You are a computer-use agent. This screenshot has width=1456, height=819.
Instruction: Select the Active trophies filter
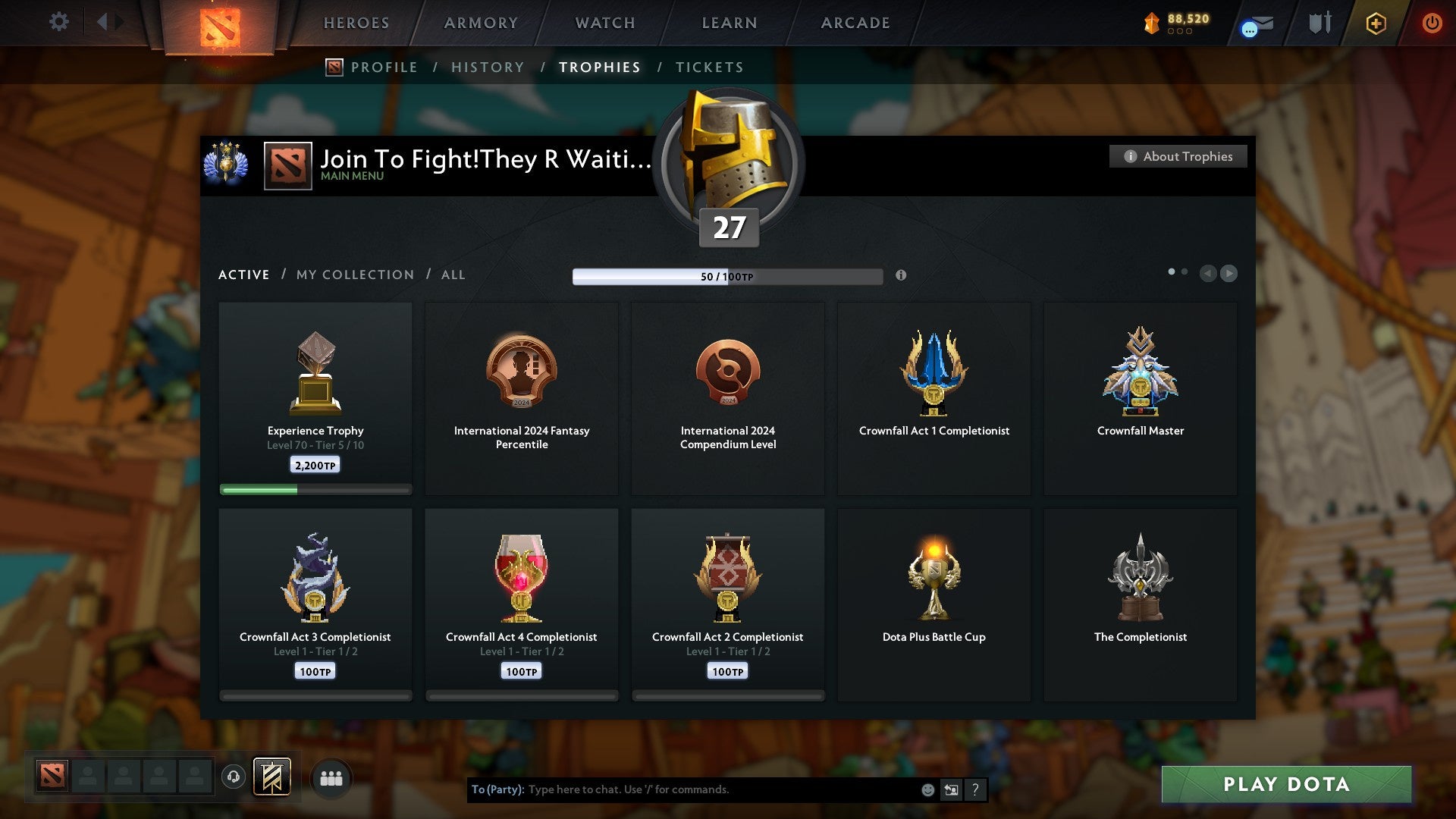click(x=243, y=275)
